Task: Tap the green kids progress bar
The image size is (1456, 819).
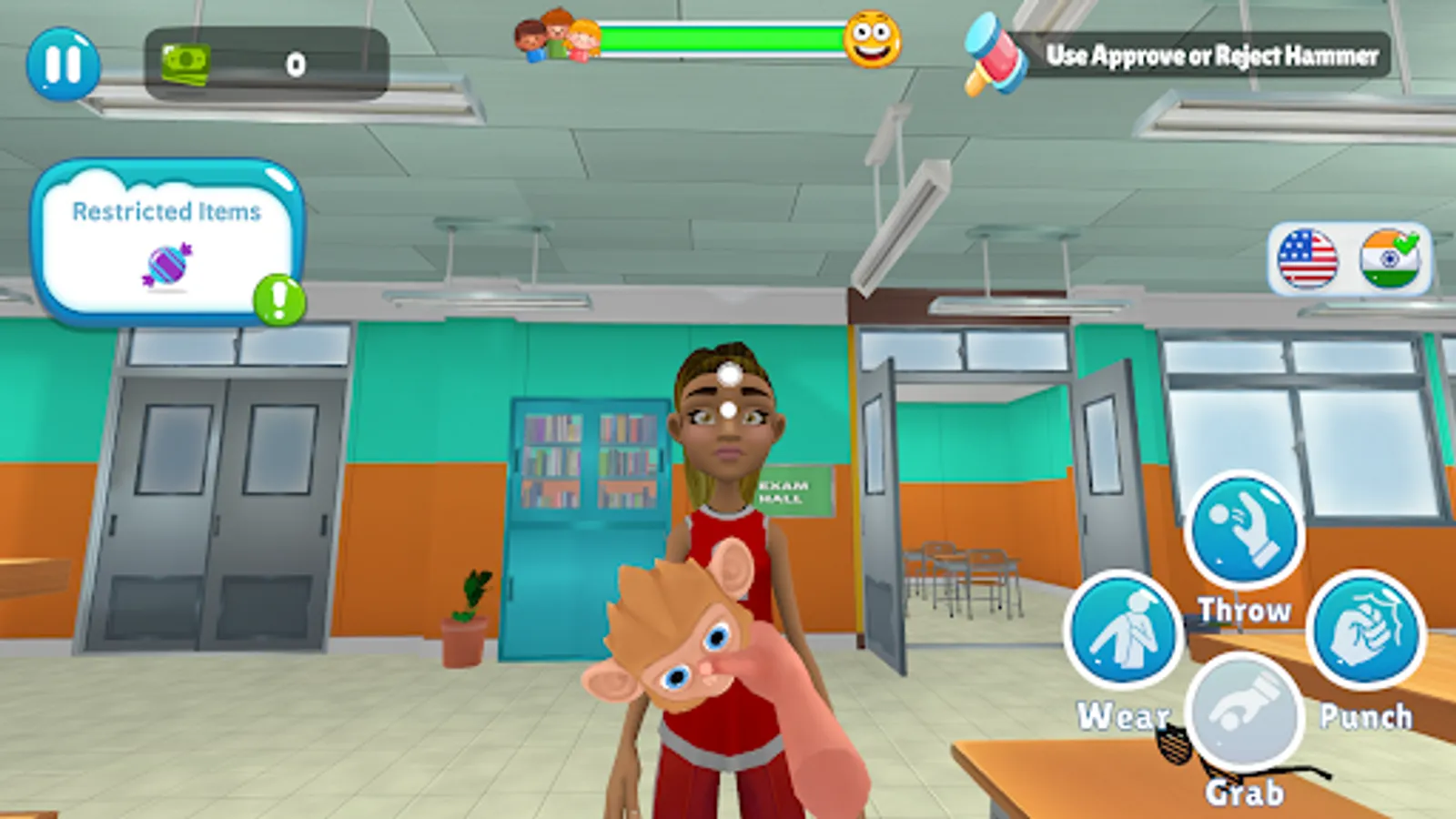Action: (719, 38)
